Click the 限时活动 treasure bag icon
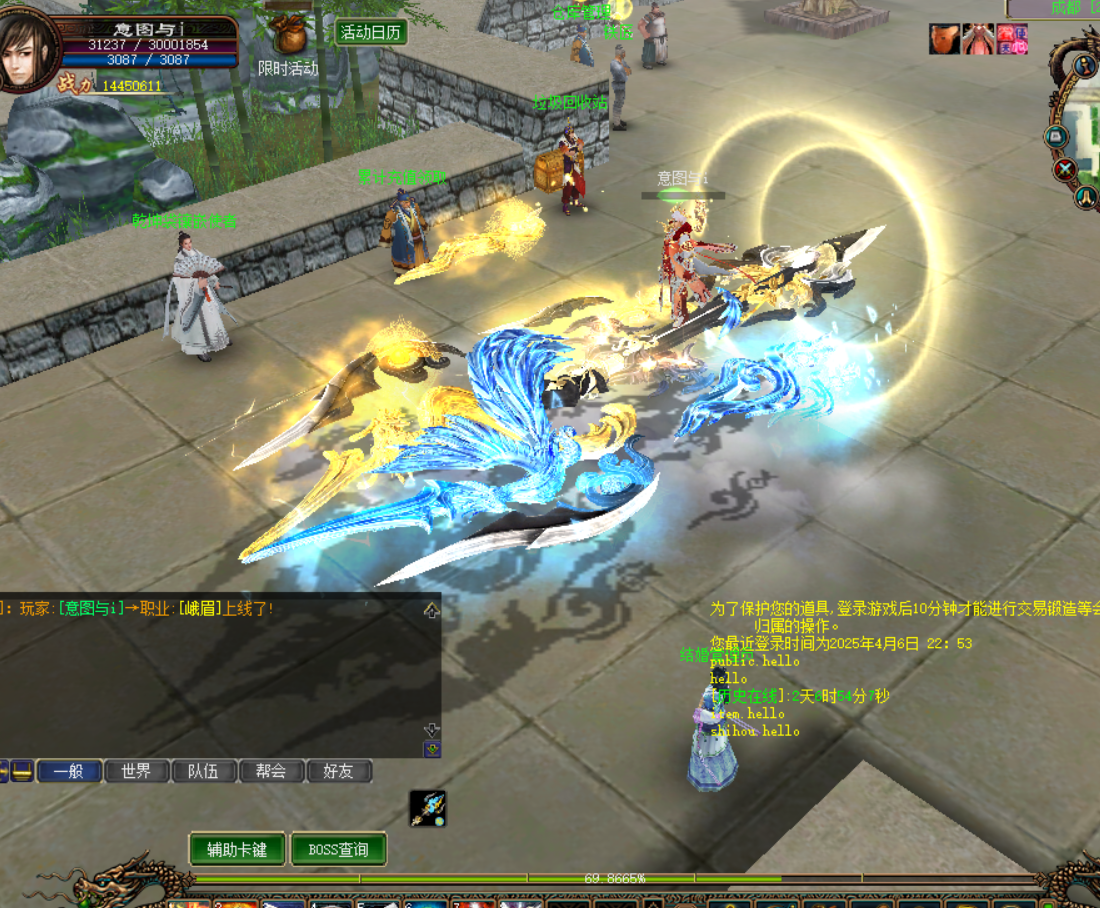This screenshot has height=908, width=1100. pyautogui.click(x=290, y=36)
